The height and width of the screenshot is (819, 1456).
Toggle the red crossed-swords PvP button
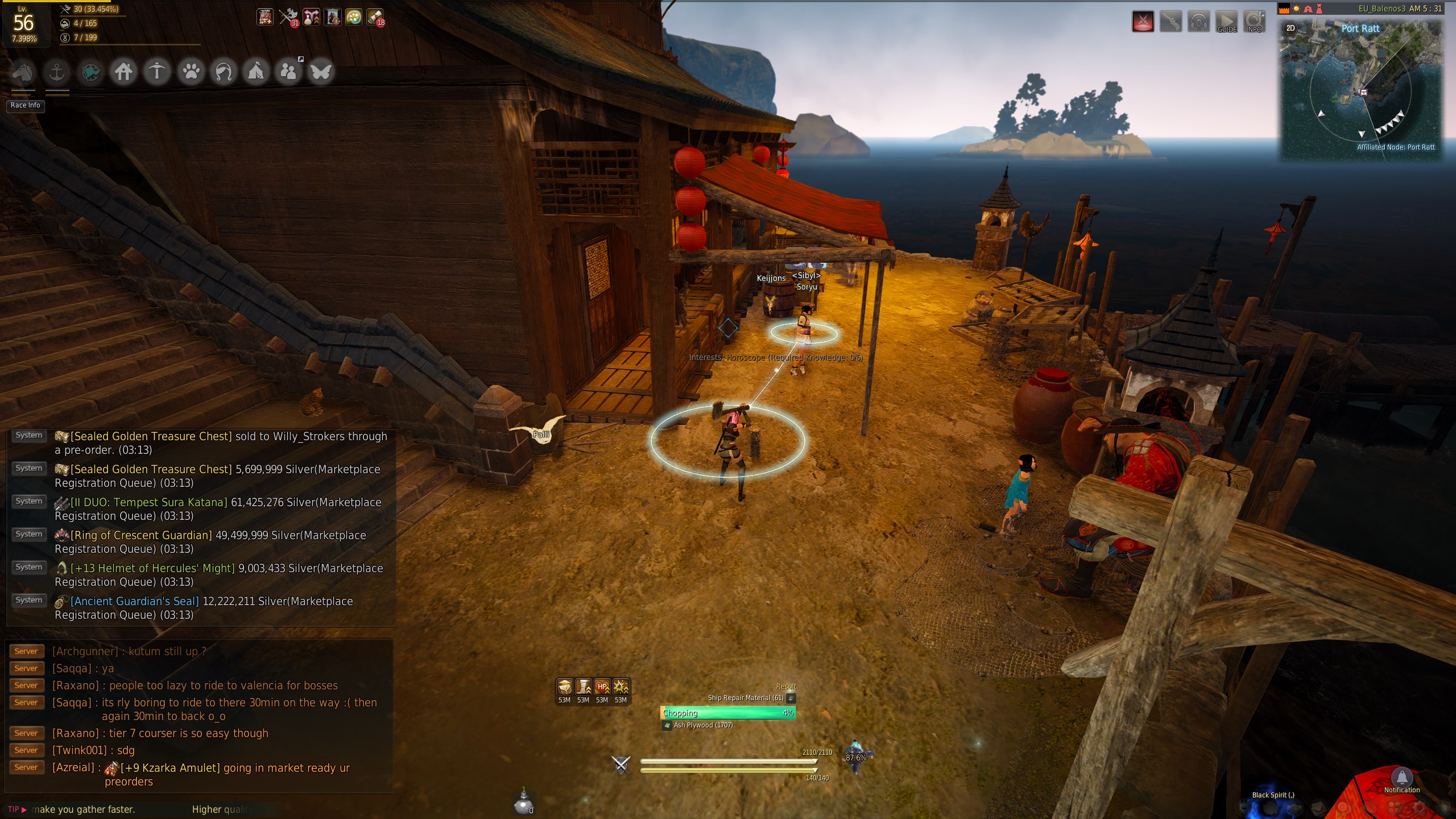1143,22
